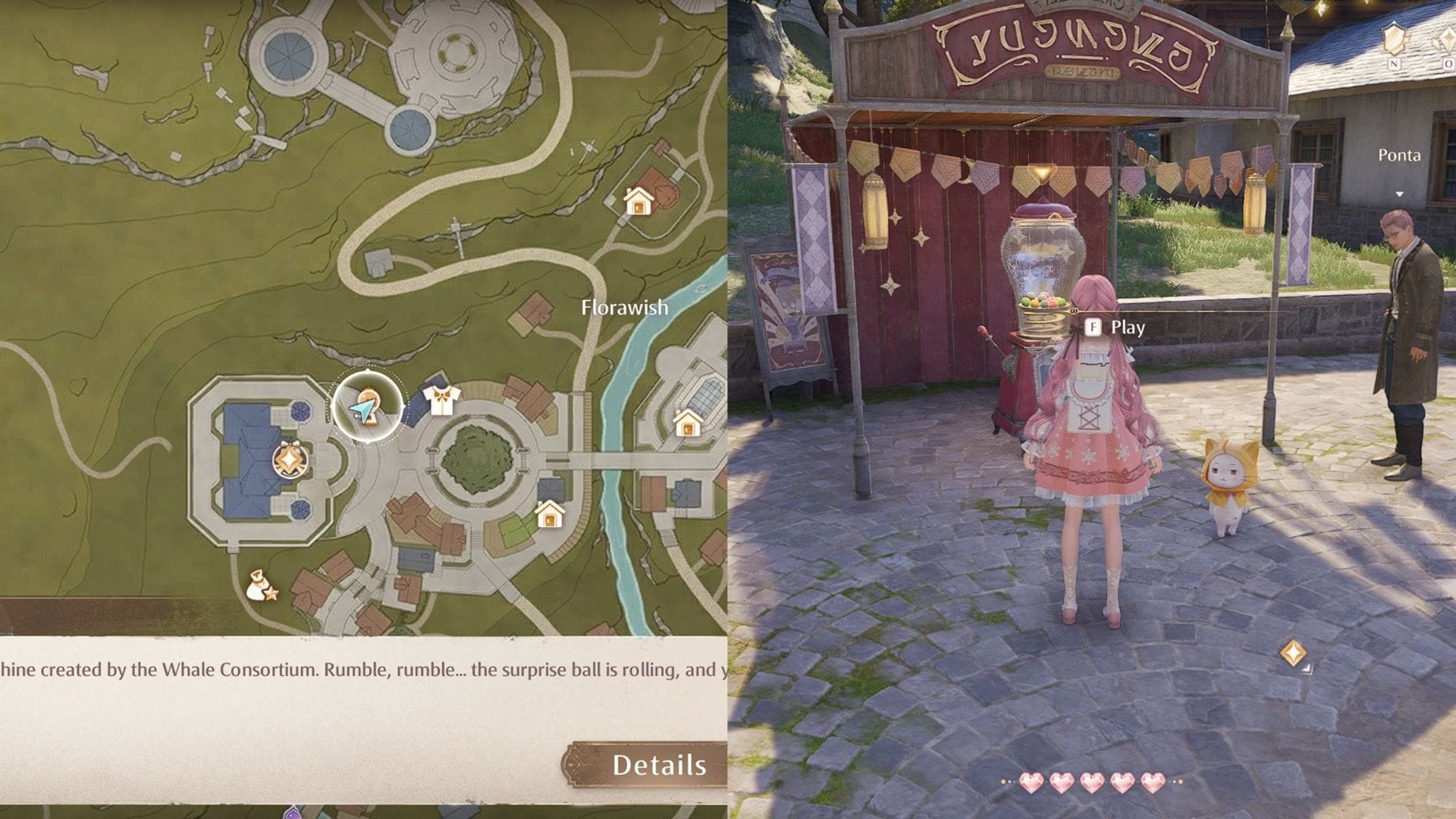
Task: Open the corner expander next to the diamond icon
Action: click(1307, 670)
